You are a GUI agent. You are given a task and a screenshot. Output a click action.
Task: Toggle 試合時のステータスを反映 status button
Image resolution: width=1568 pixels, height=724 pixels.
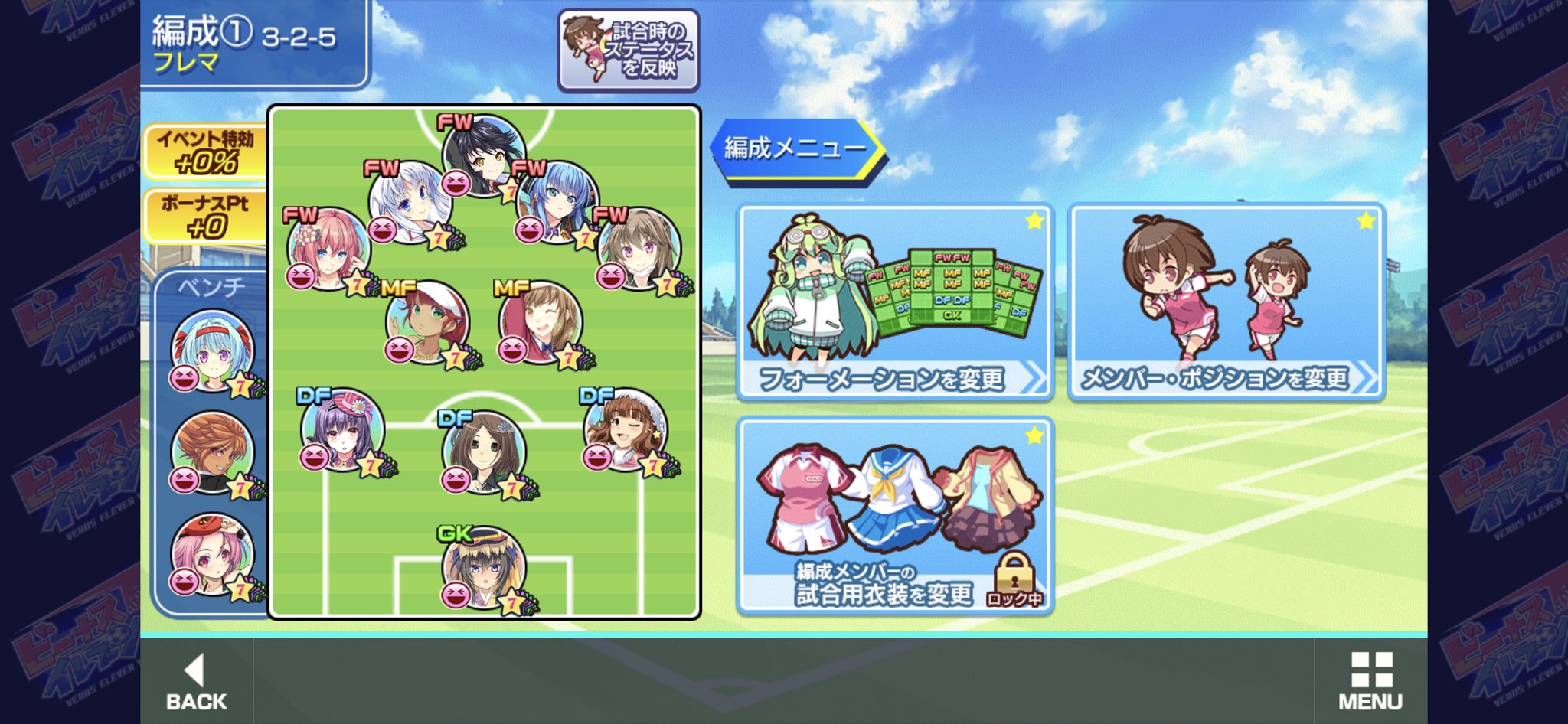pyautogui.click(x=629, y=51)
